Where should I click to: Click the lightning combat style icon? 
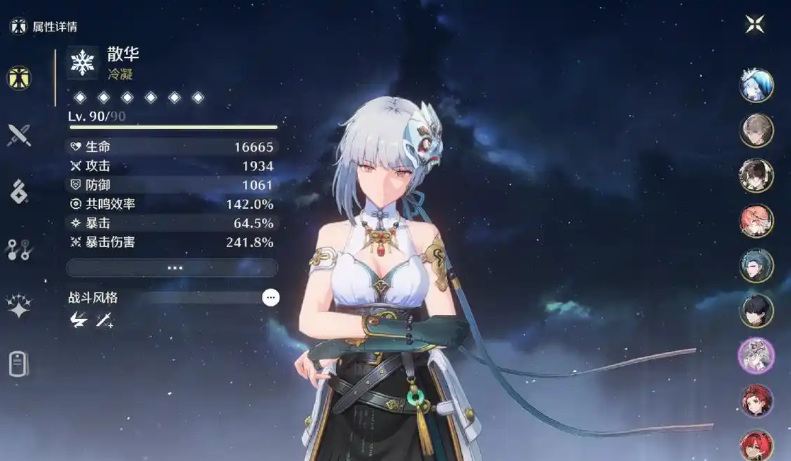(x=78, y=320)
